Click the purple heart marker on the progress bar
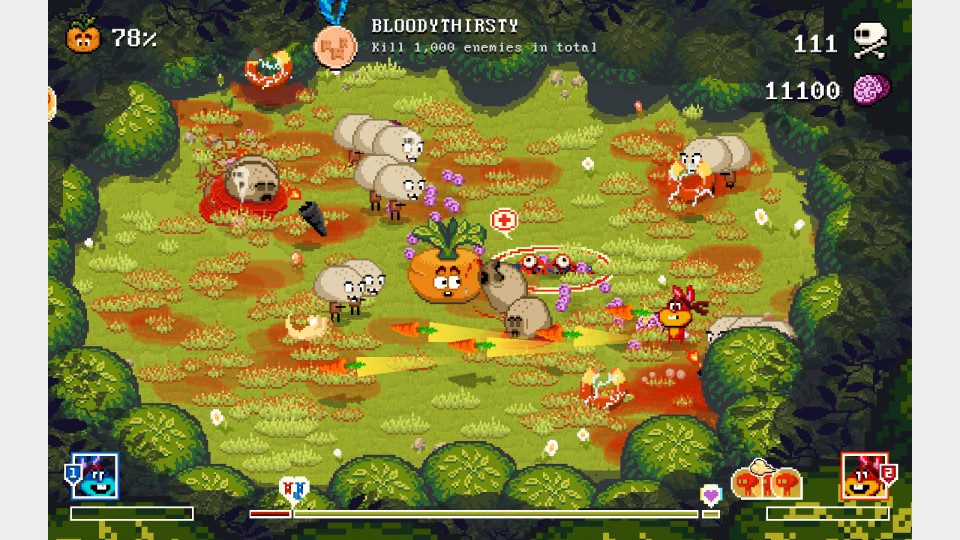Image resolution: width=960 pixels, height=540 pixels. [x=710, y=494]
